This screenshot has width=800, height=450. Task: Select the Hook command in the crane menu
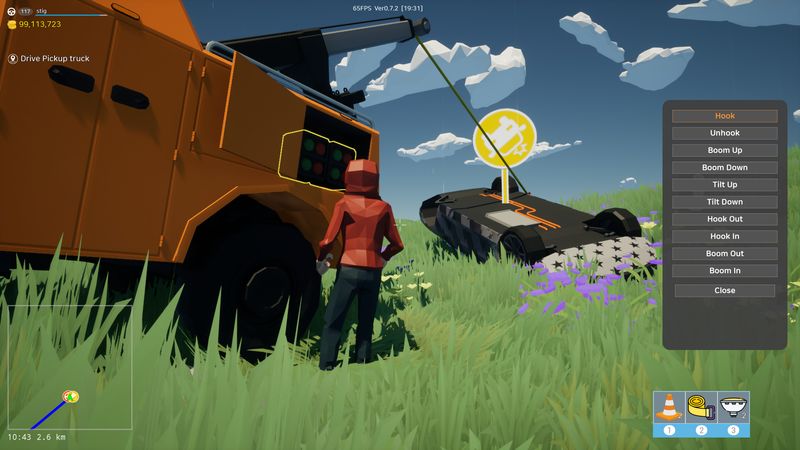pyautogui.click(x=724, y=116)
